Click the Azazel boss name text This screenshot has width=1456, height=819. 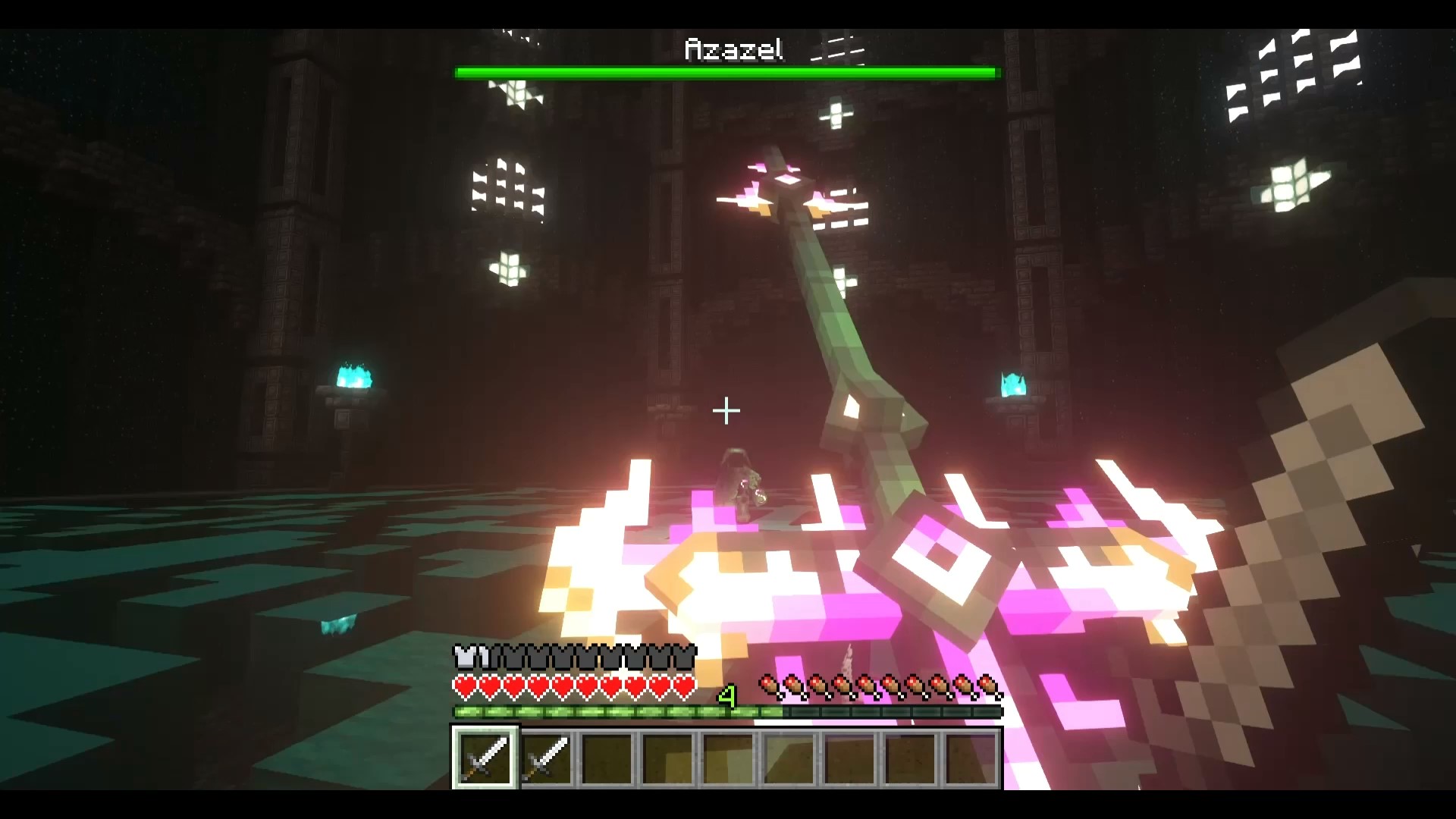pos(732,49)
